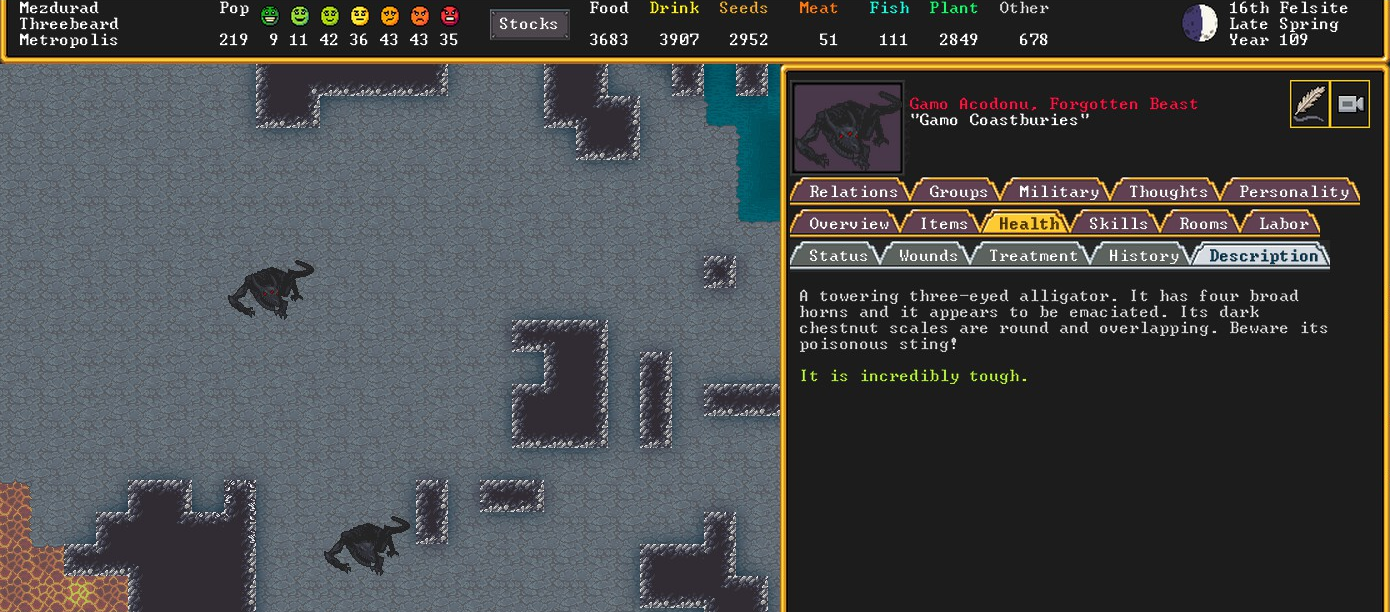Viewport: 1390px width, 612px height.
Task: View the History subtab
Action: click(x=1143, y=255)
